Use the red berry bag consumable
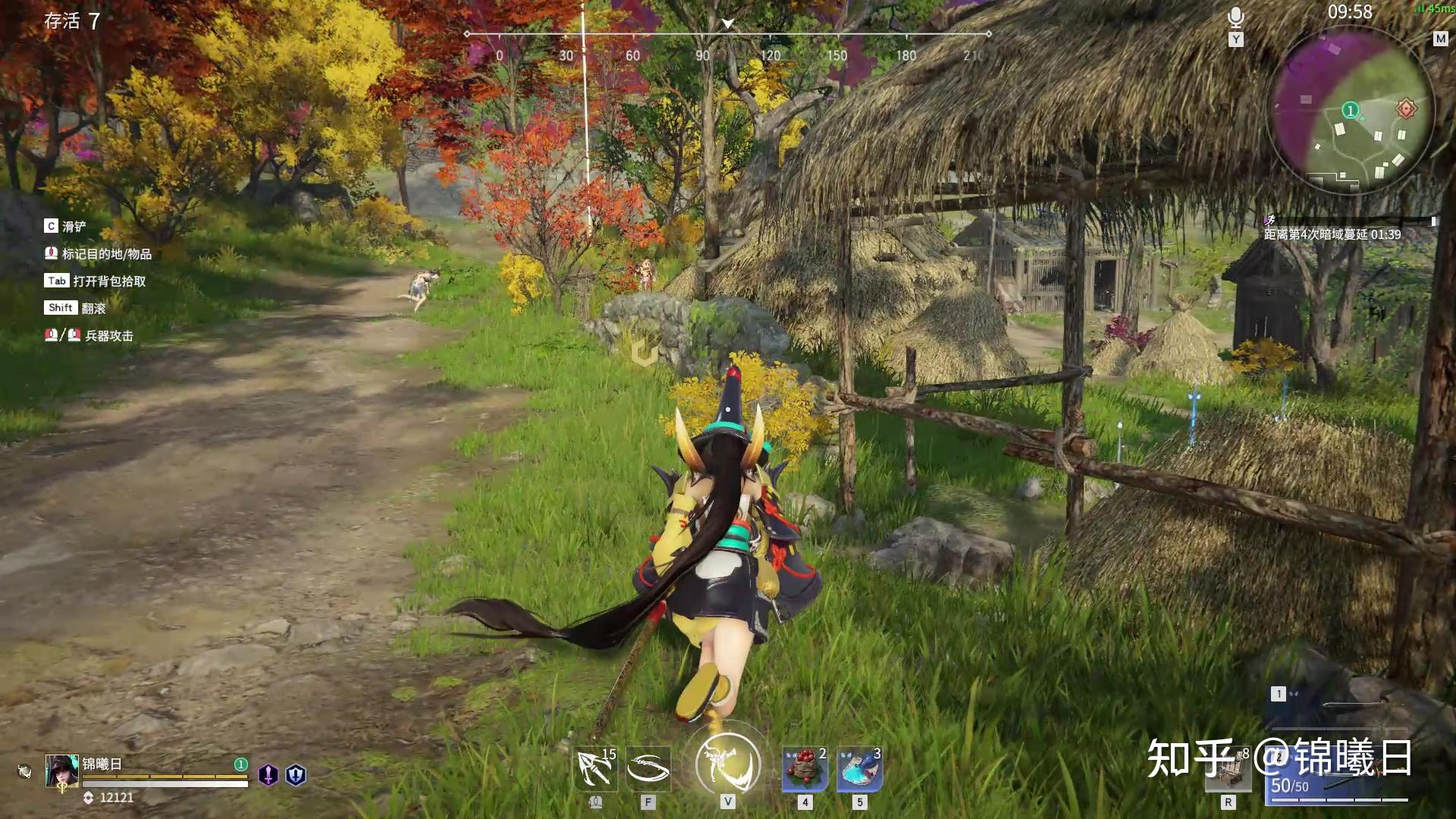 pos(805,769)
